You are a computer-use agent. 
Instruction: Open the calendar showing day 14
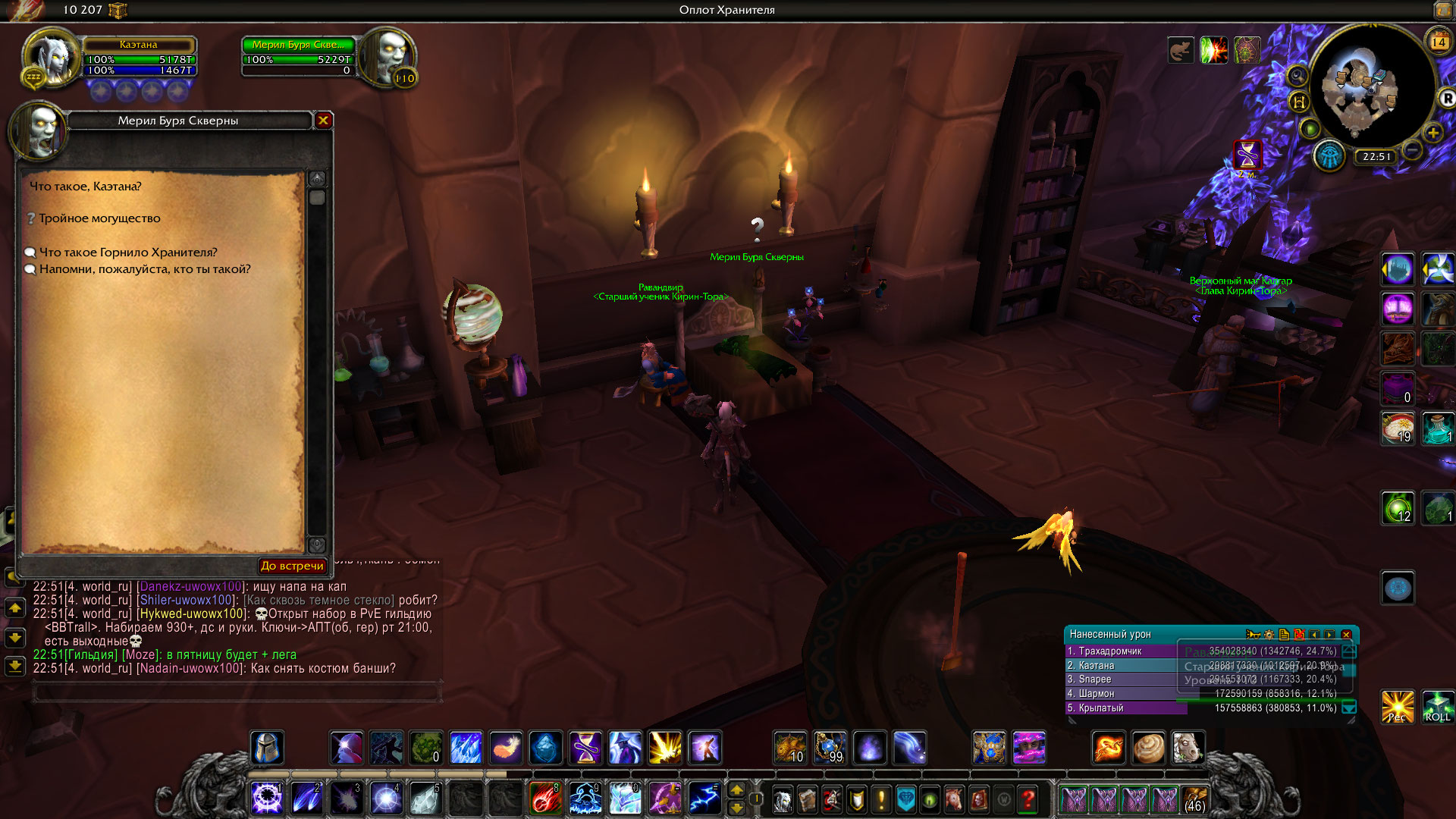click(1439, 42)
